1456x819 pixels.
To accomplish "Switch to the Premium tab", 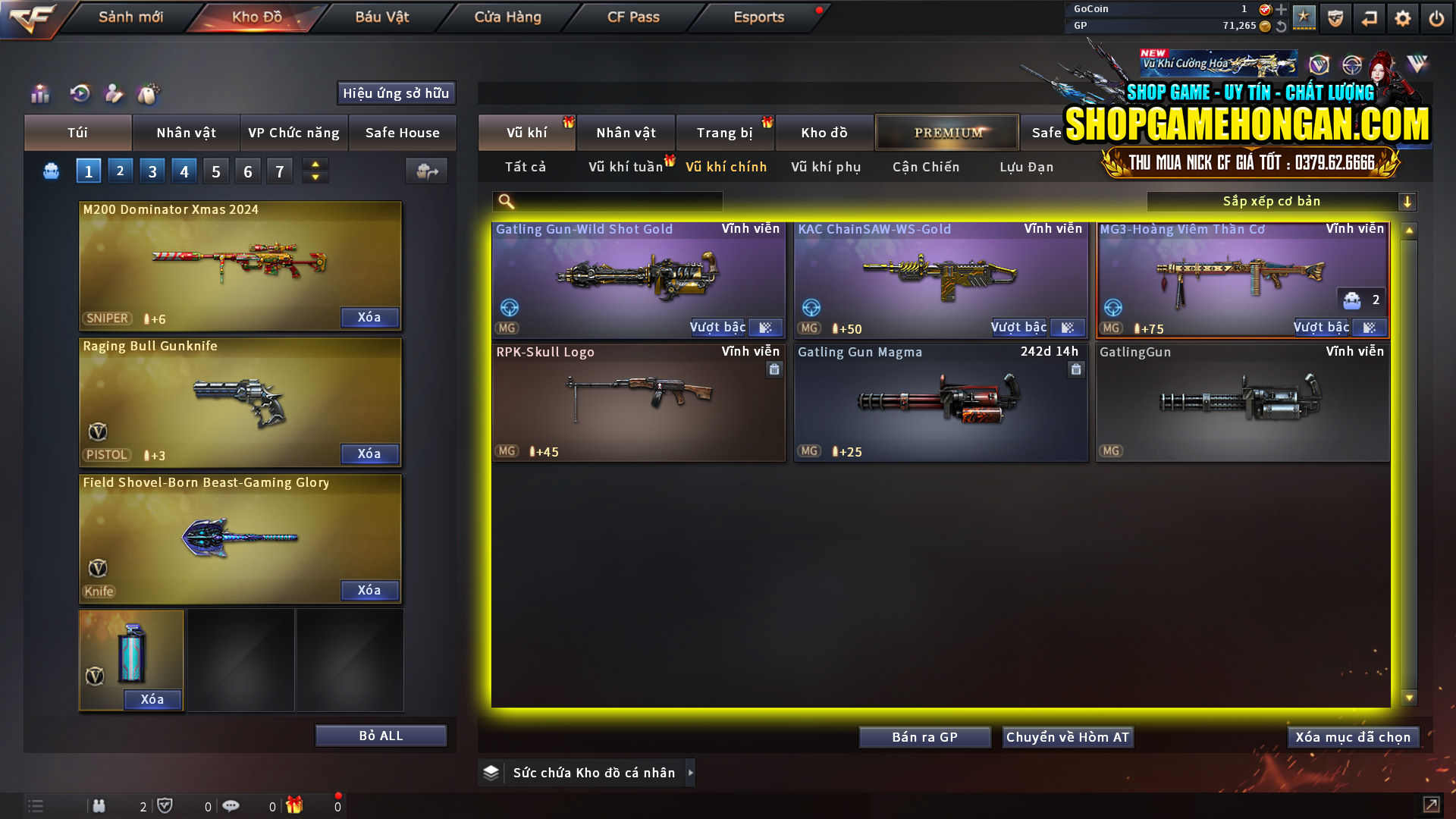I will tap(947, 132).
